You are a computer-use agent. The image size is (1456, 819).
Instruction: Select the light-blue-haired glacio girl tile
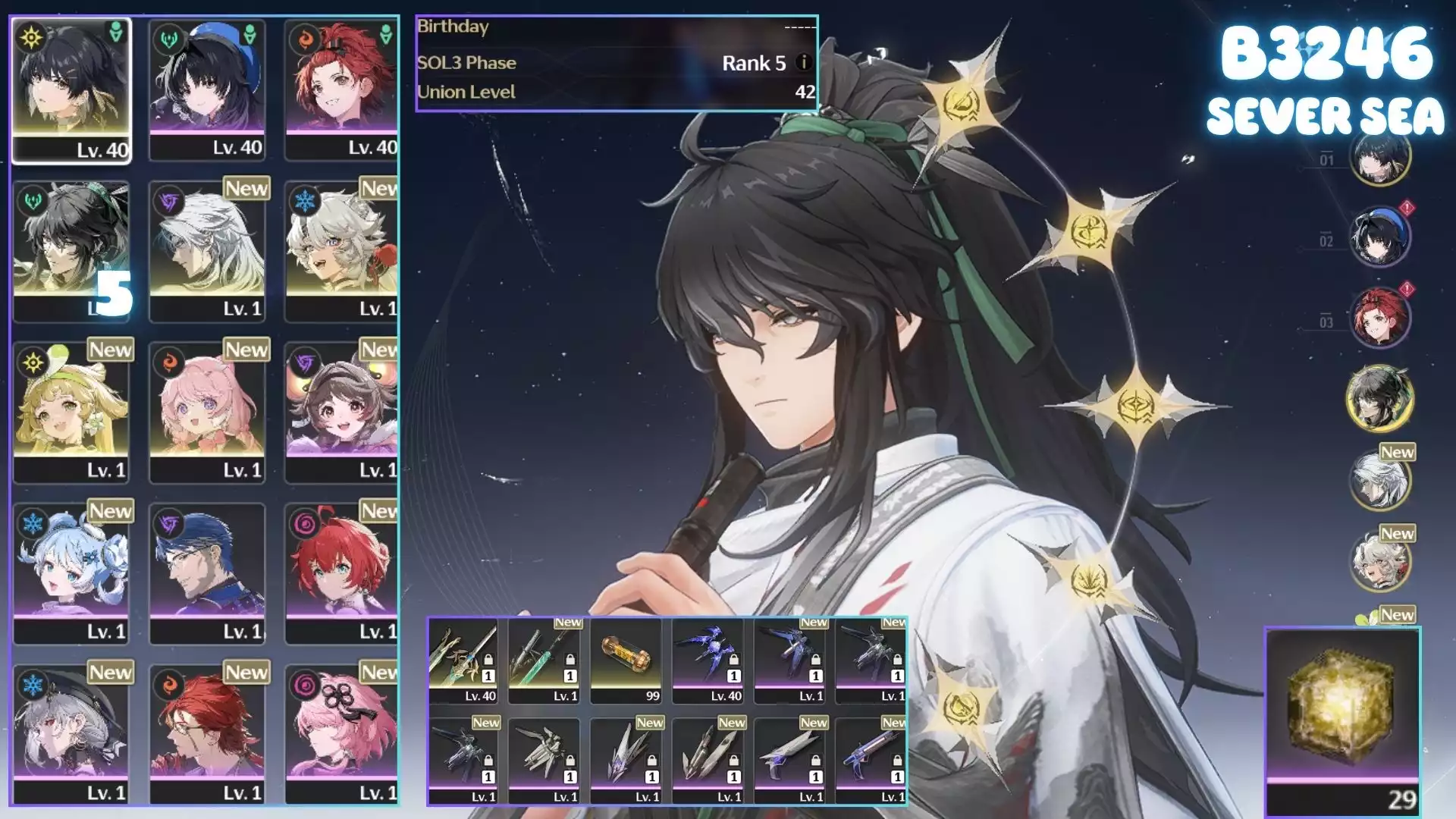tap(71, 573)
